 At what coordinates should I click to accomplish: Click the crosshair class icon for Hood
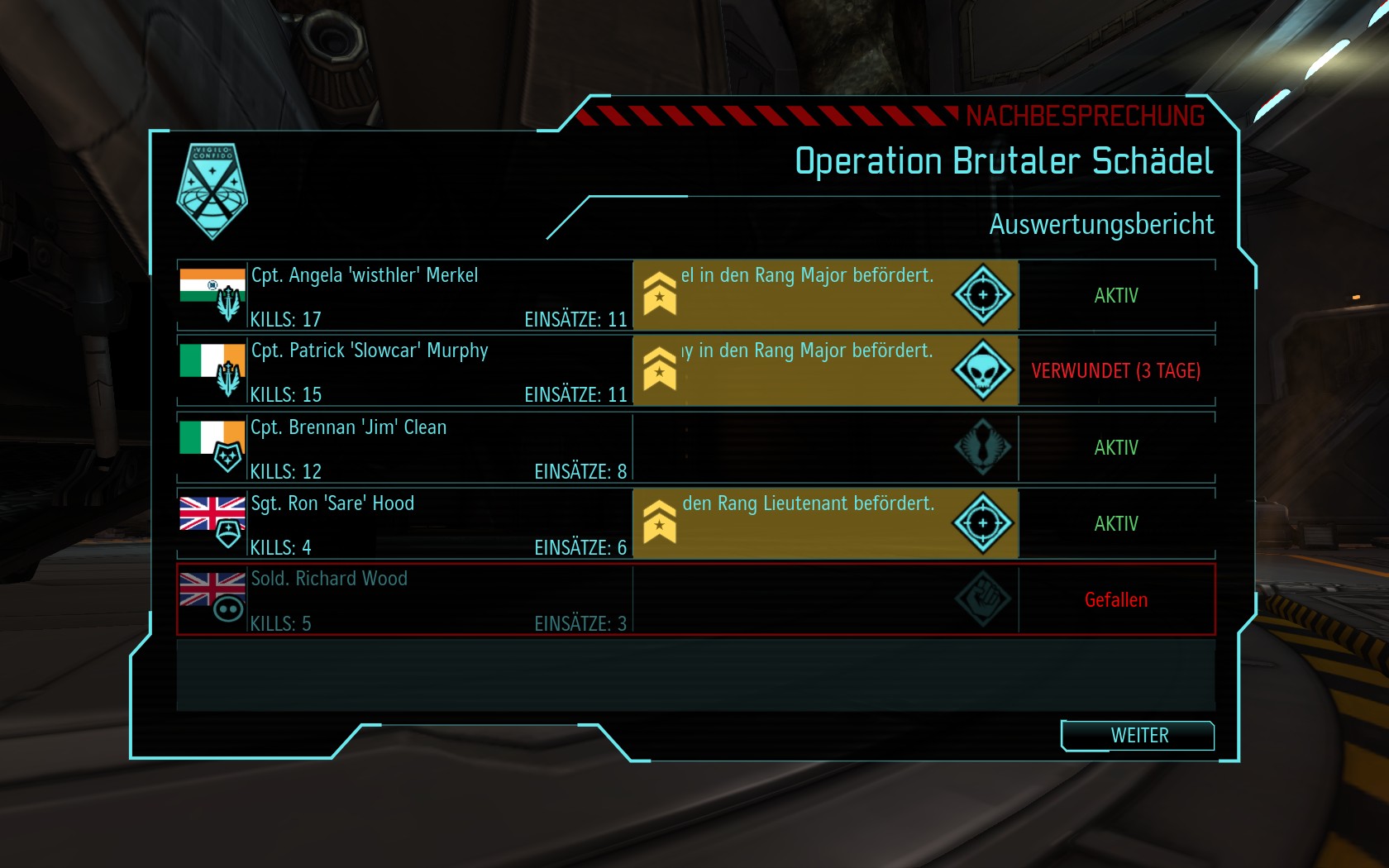point(982,523)
